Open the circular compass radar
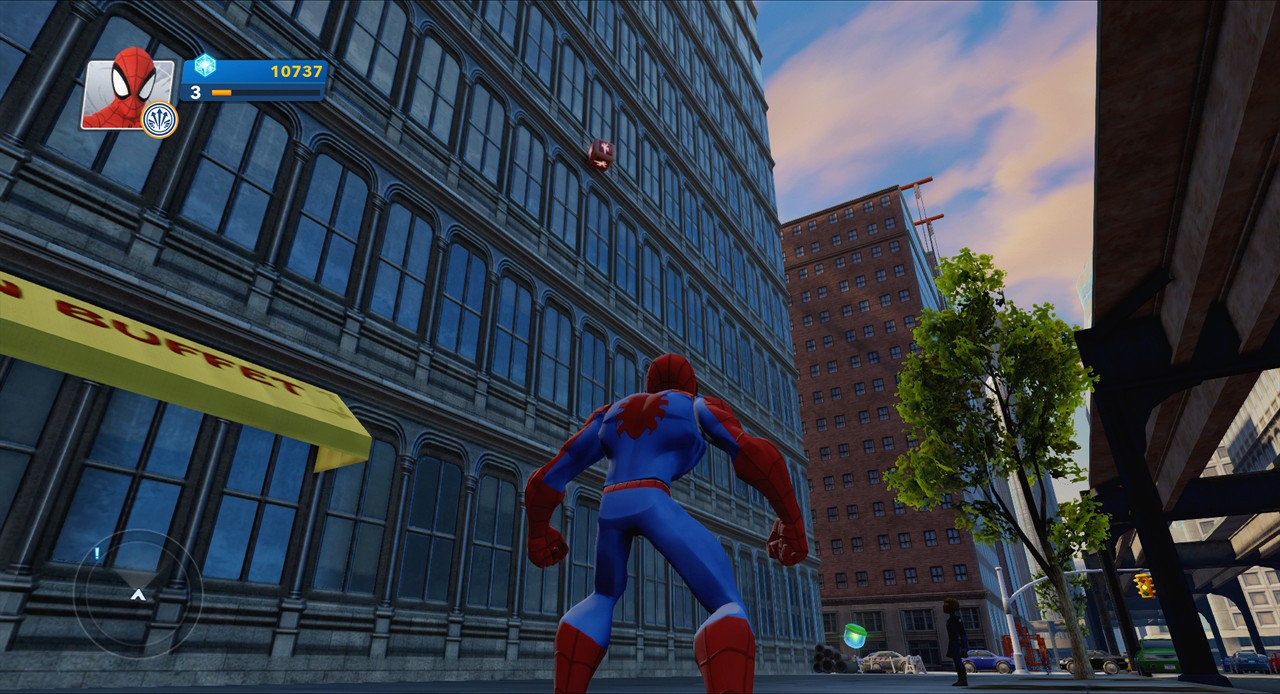This screenshot has height=694, width=1280. coord(138,593)
